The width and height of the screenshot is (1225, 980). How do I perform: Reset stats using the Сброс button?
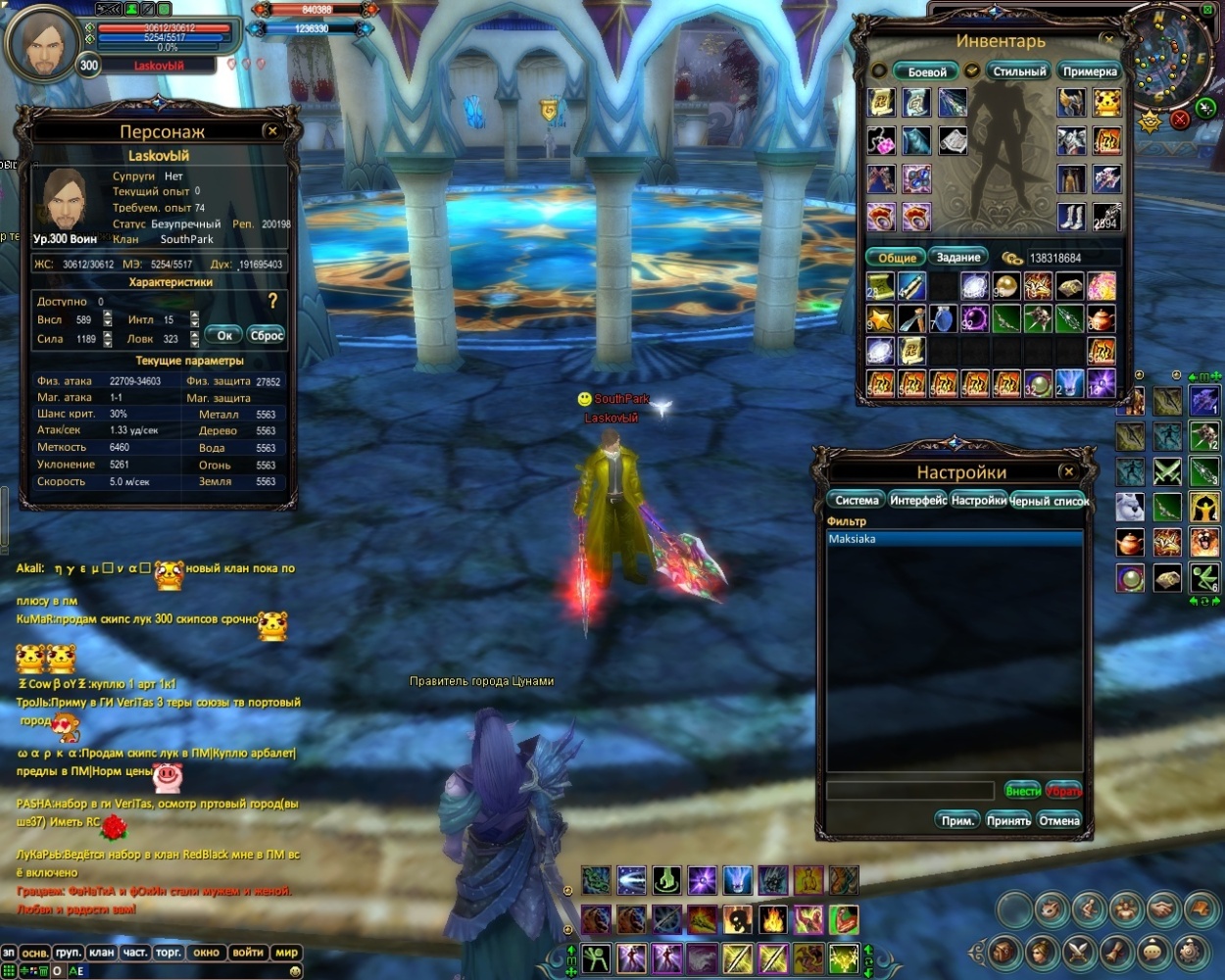click(x=267, y=335)
